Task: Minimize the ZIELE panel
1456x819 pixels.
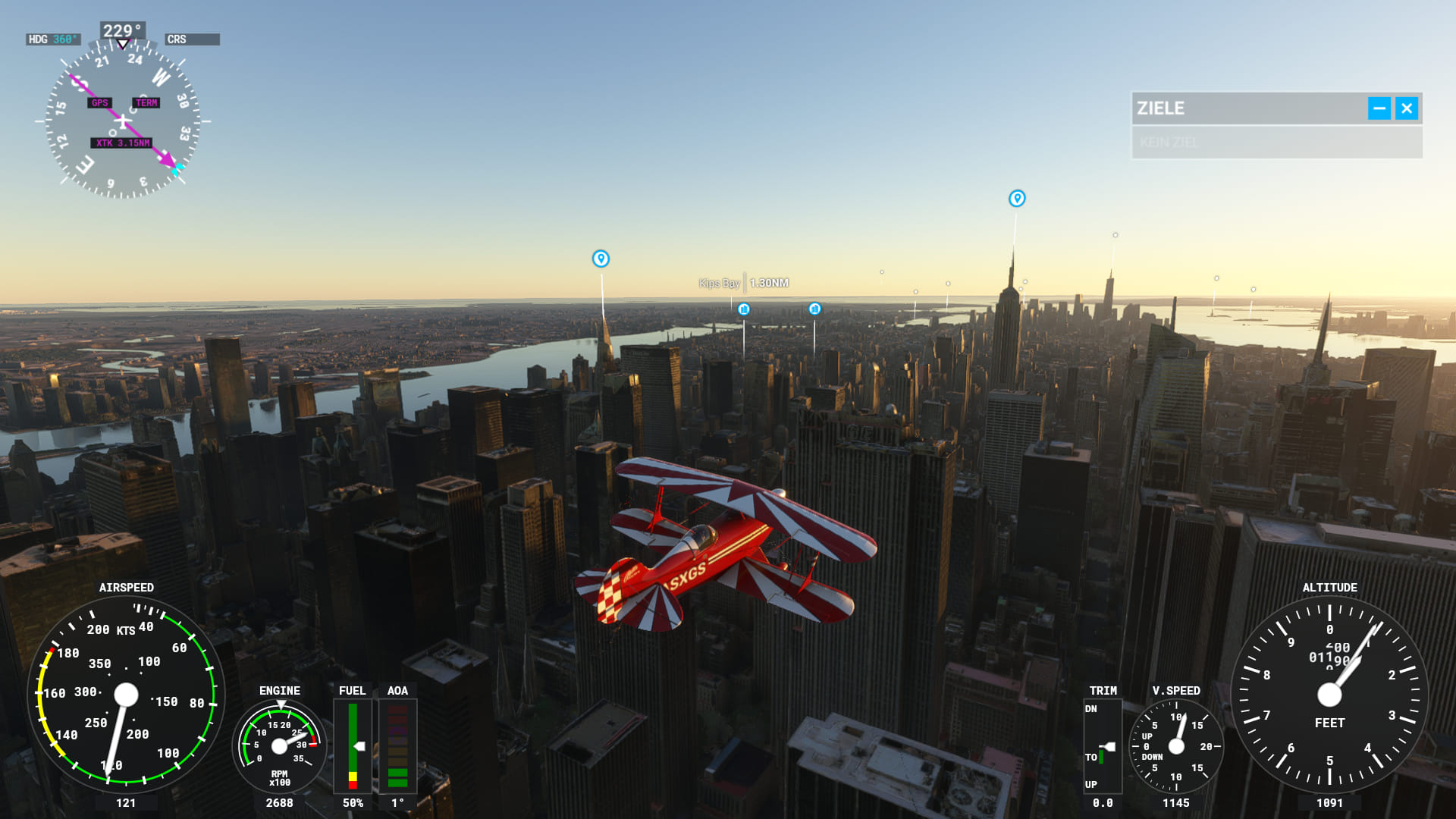Action: click(1379, 108)
